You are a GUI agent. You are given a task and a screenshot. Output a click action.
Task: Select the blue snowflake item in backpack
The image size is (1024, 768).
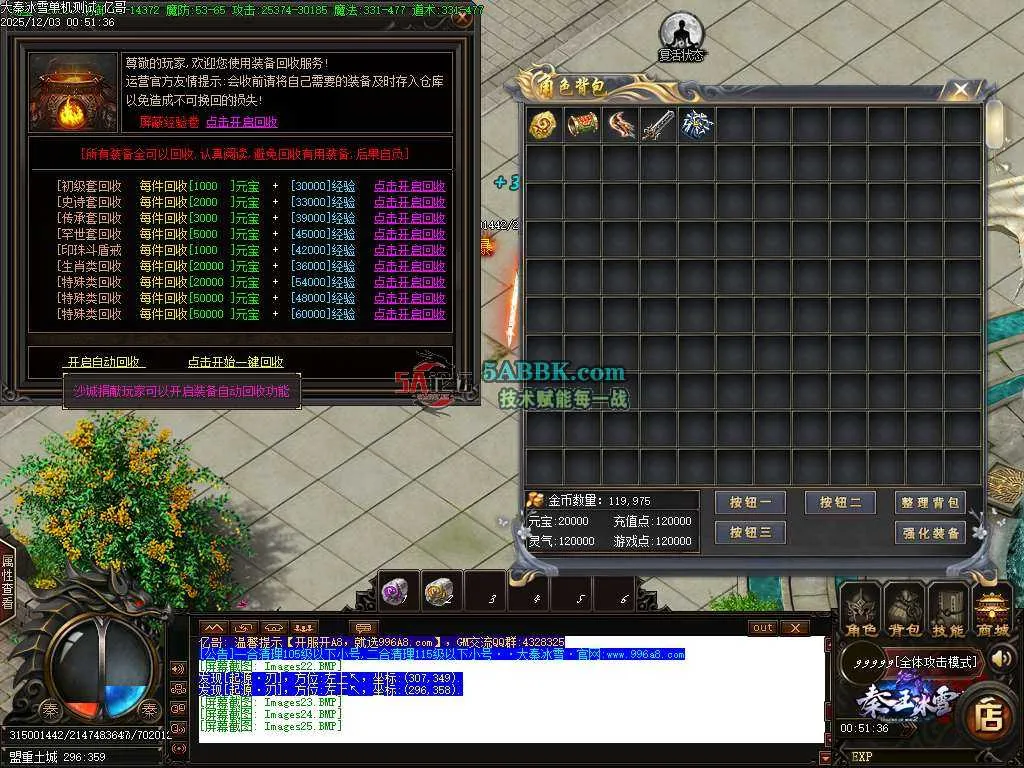click(x=696, y=125)
